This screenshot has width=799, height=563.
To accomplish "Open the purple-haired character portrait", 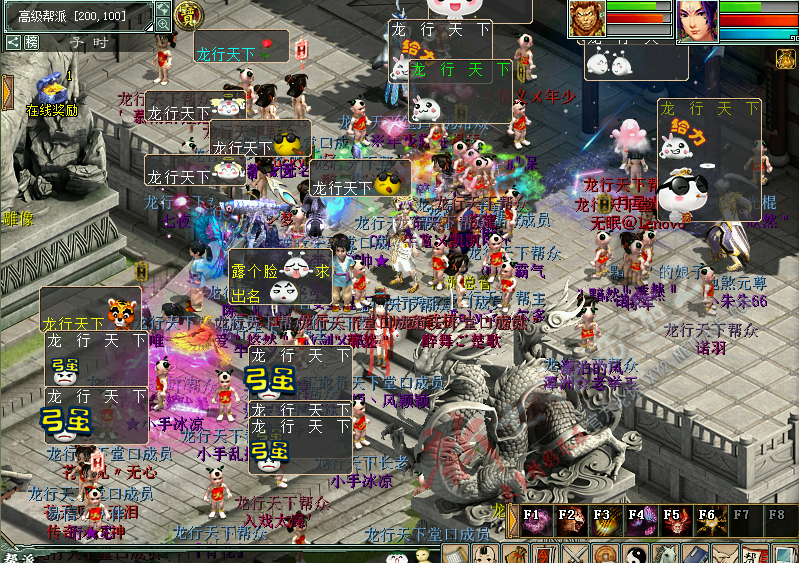I will 697,21.
